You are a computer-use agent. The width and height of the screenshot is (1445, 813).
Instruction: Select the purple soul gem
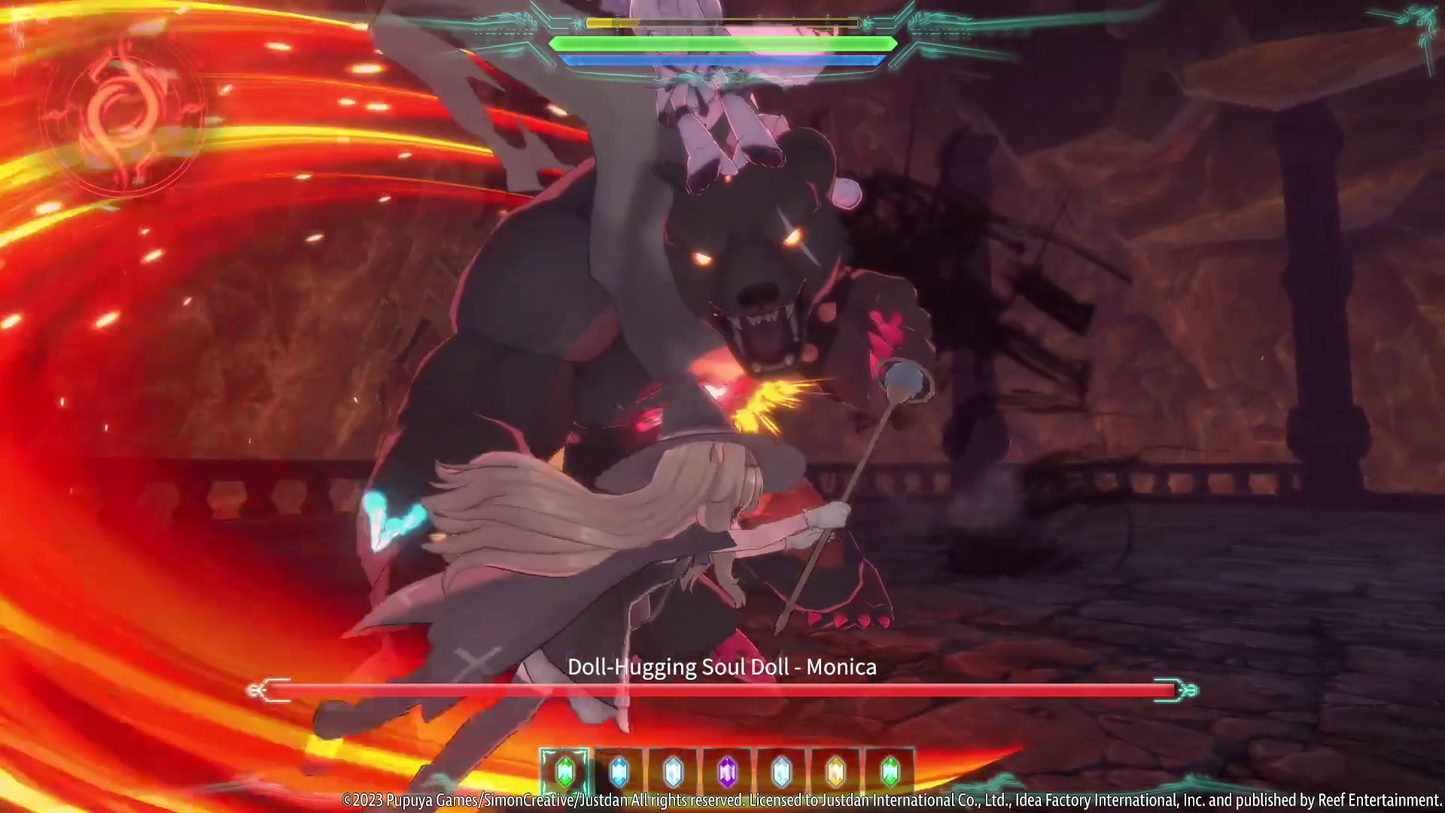click(727, 770)
